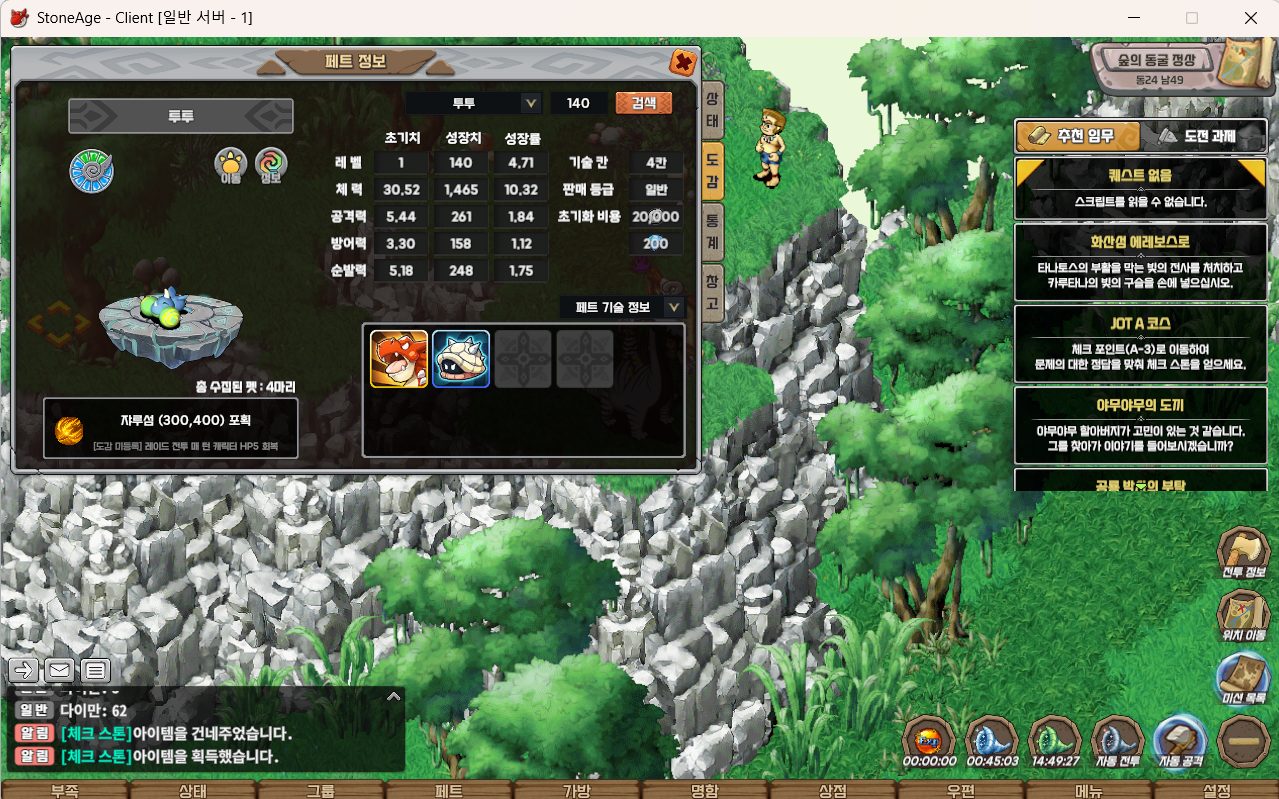This screenshot has height=799, width=1279.
Task: Toggle the 자동 공격 auto attack button
Action: (1179, 743)
